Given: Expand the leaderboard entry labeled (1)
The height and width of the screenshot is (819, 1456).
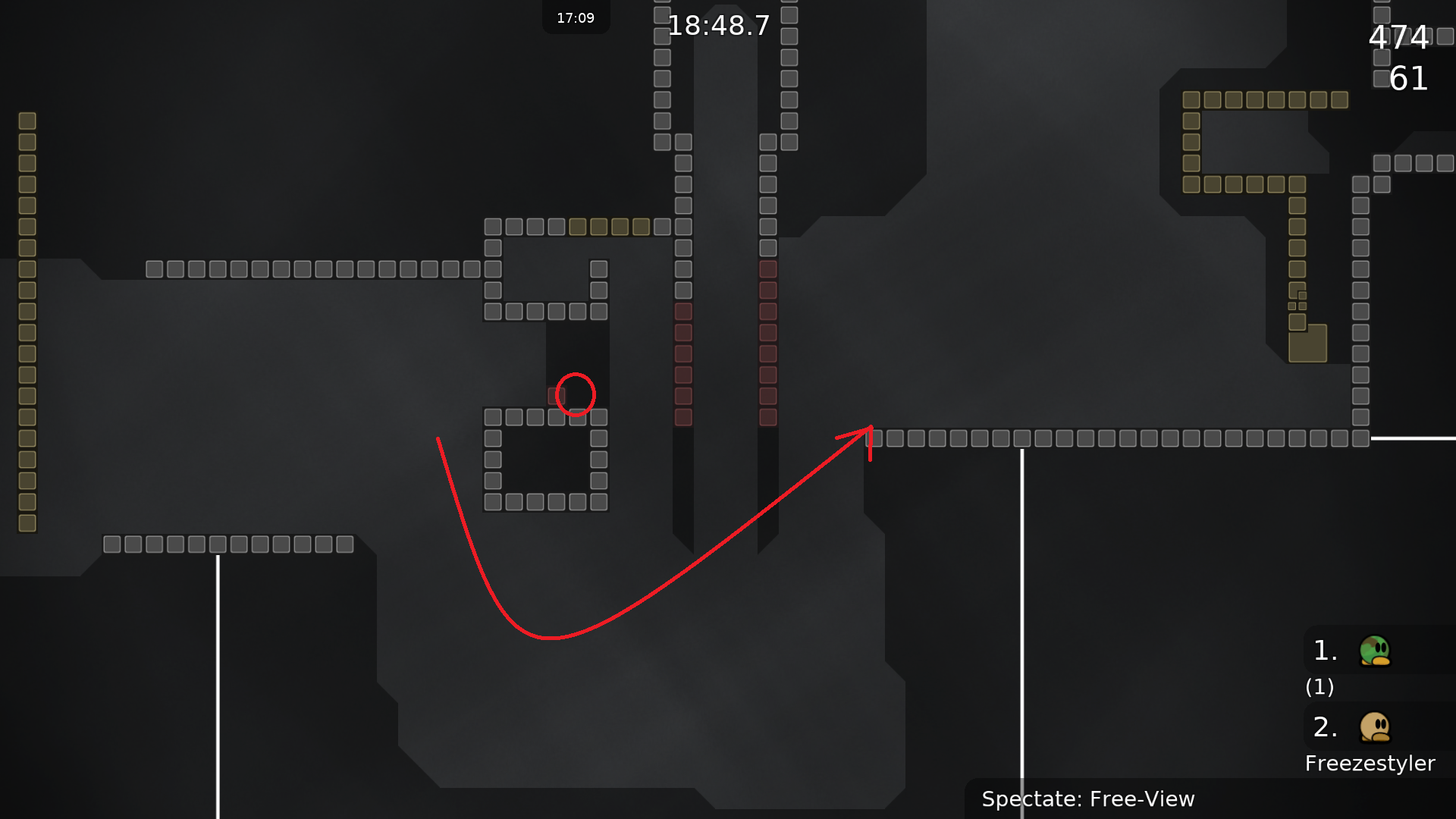Looking at the screenshot, I should point(1319,687).
